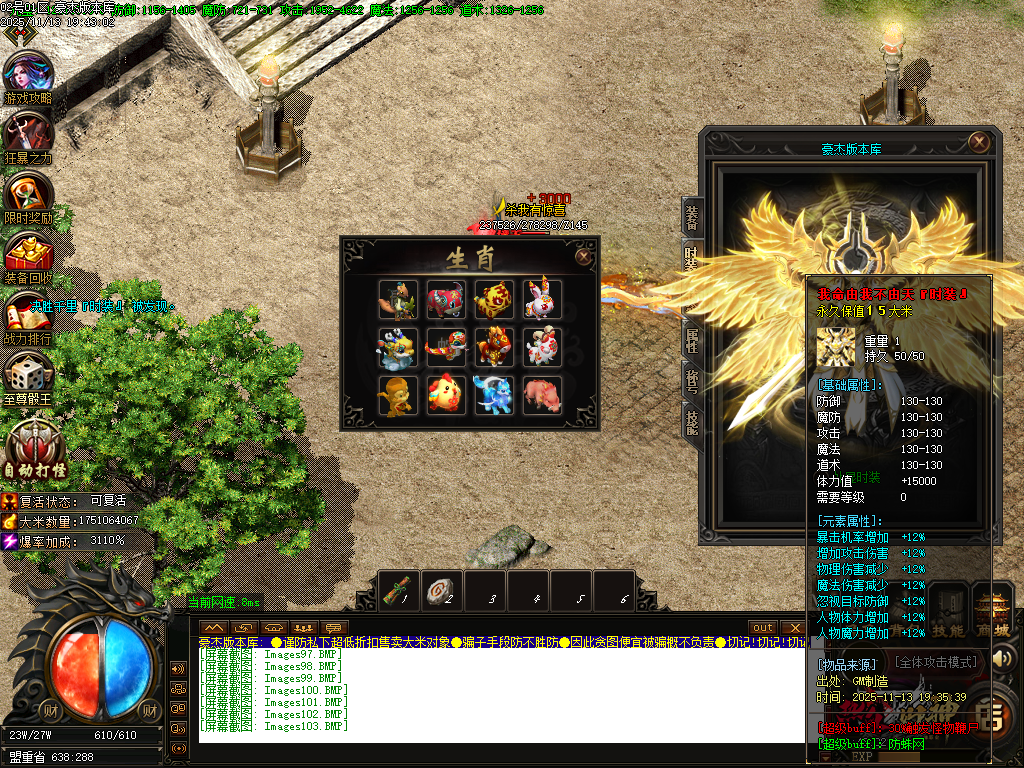This screenshot has height=768, width=1024.
Task: Close the 生肖 zodiac panel
Action: (x=583, y=256)
